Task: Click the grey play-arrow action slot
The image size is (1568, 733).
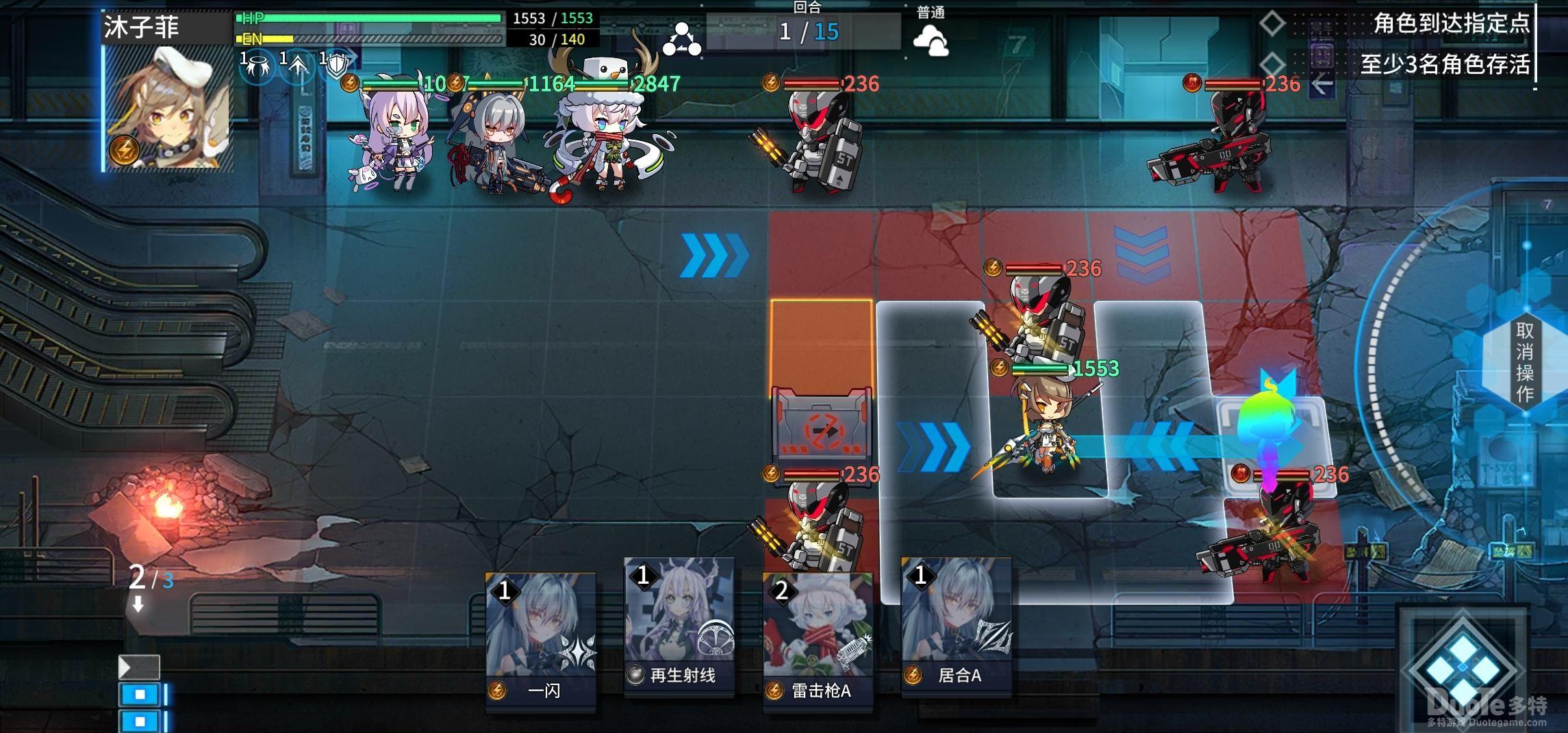Action: point(139,667)
